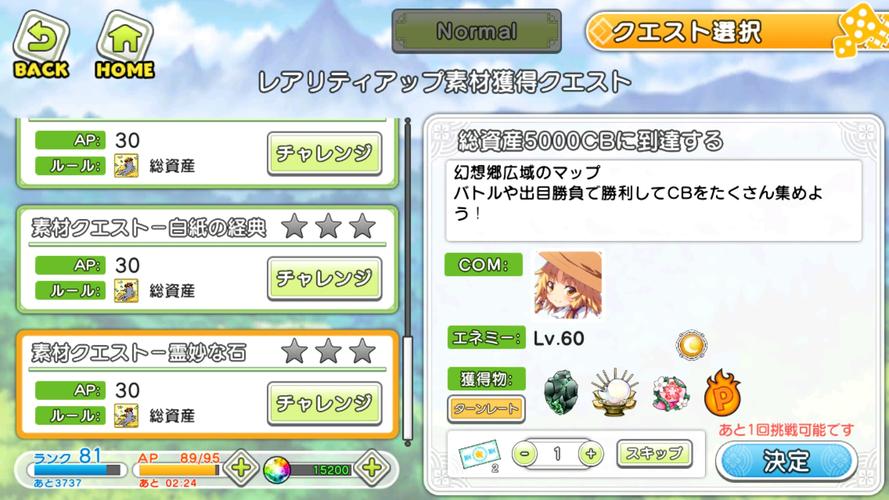The height and width of the screenshot is (500, 889).
Task: Go back with the BACK button
Action: pyautogui.click(x=40, y=46)
